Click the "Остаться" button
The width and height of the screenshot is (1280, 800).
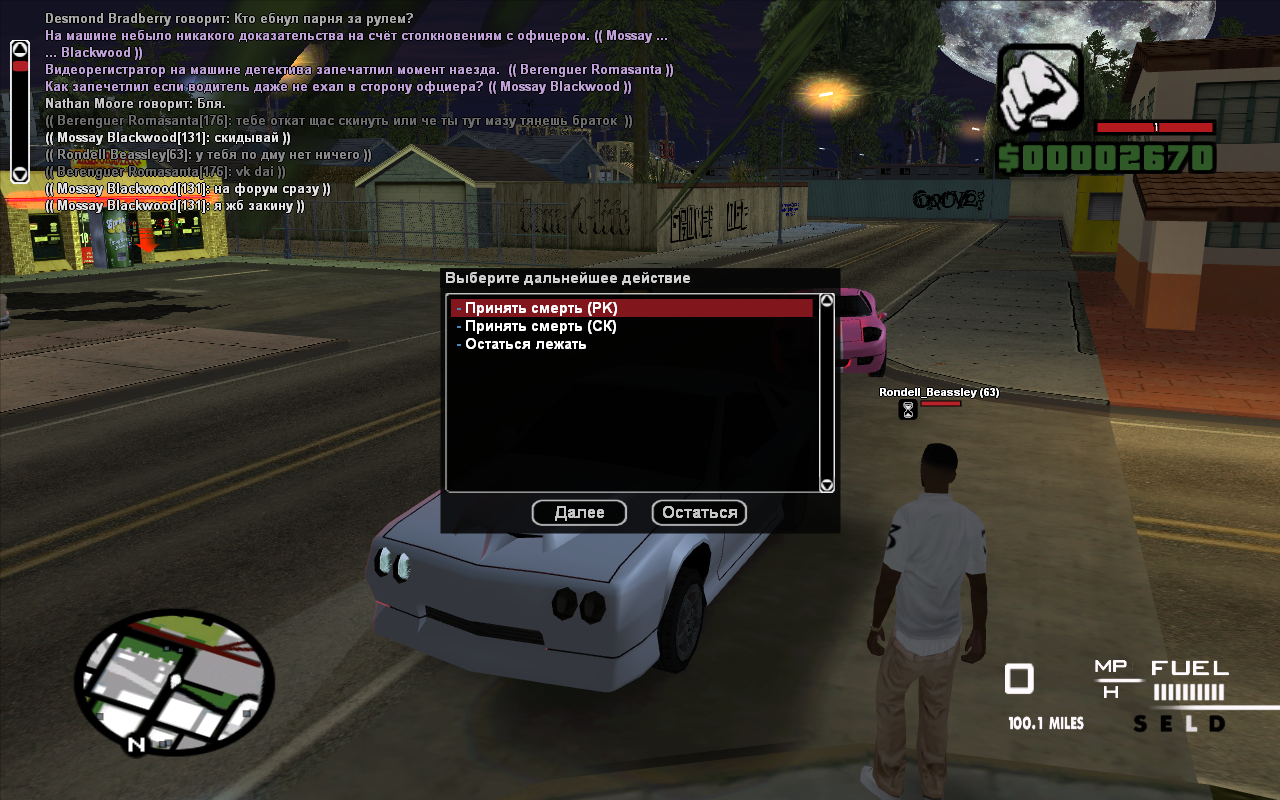tap(699, 513)
